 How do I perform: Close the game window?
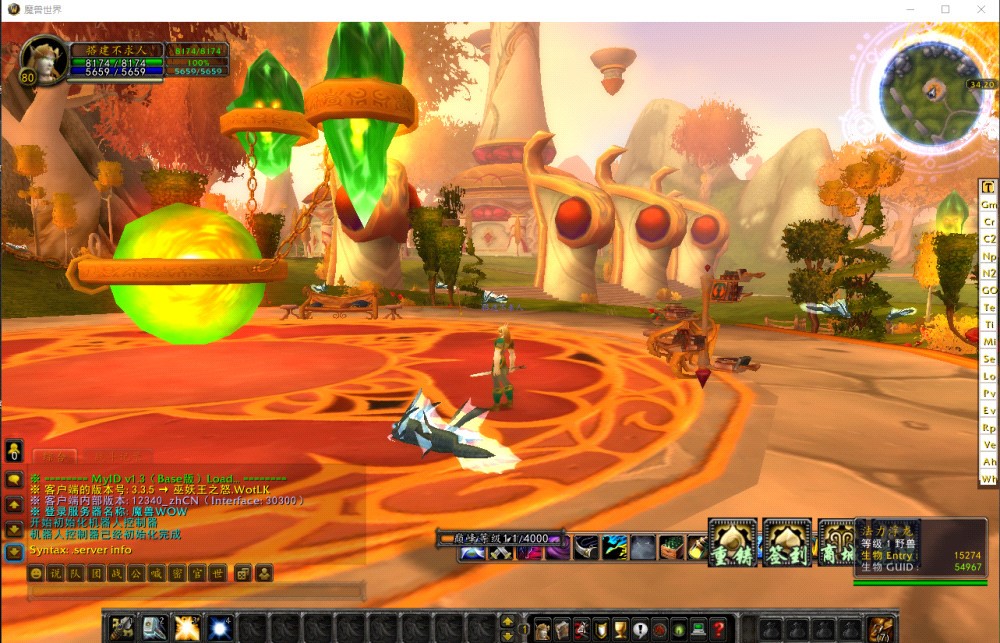[980, 9]
